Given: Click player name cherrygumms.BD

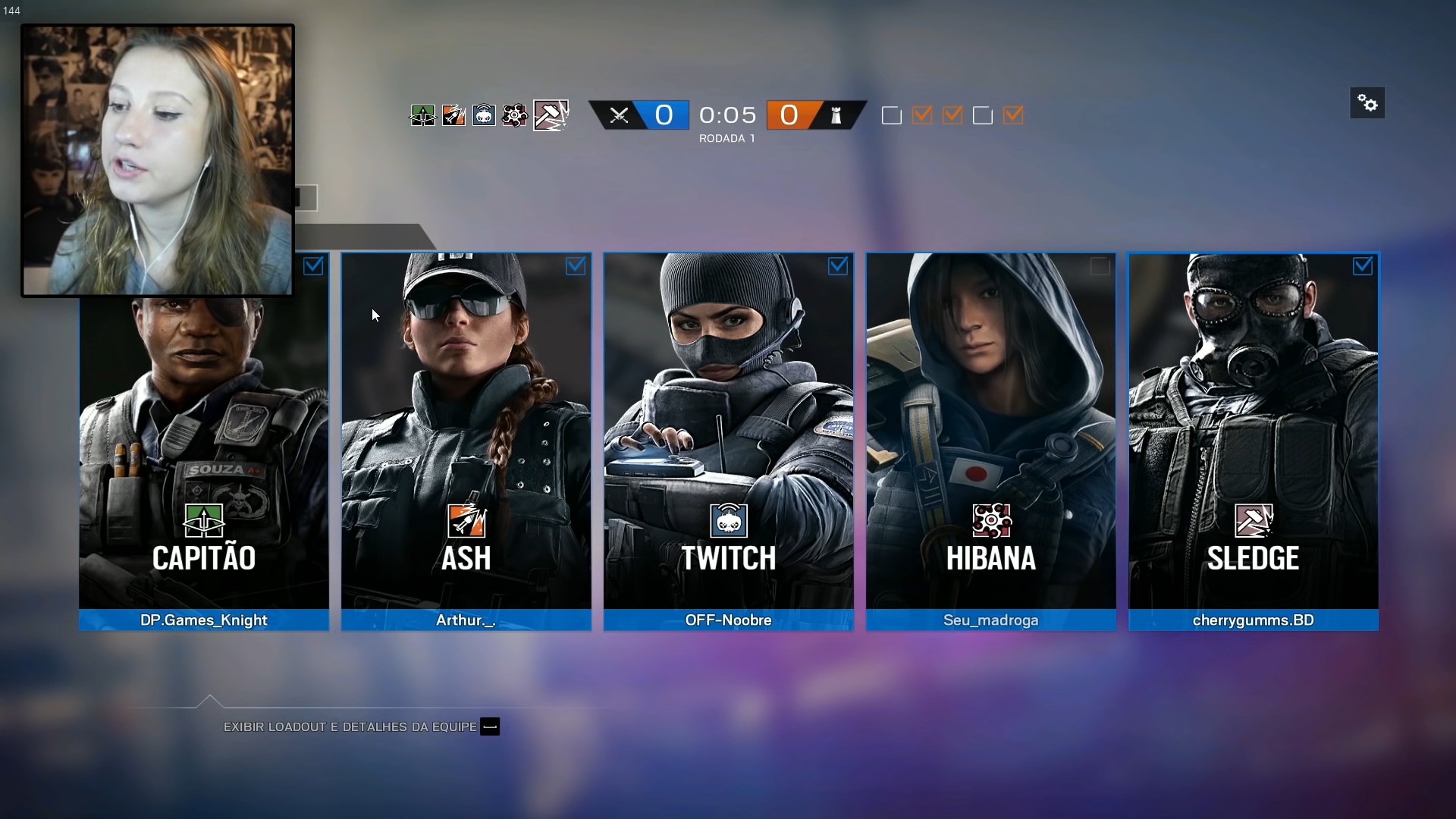Looking at the screenshot, I should (x=1253, y=620).
